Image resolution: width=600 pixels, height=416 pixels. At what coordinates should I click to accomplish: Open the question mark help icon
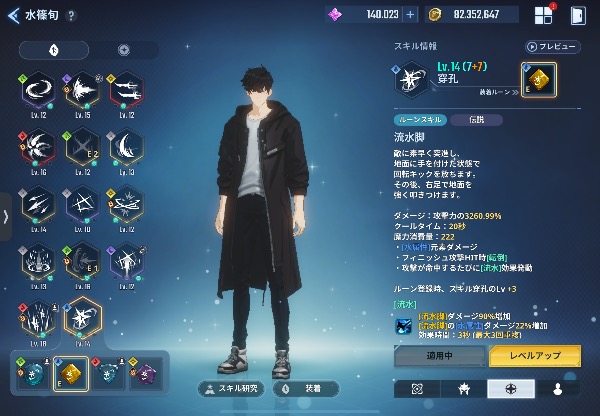pyautogui.click(x=71, y=16)
